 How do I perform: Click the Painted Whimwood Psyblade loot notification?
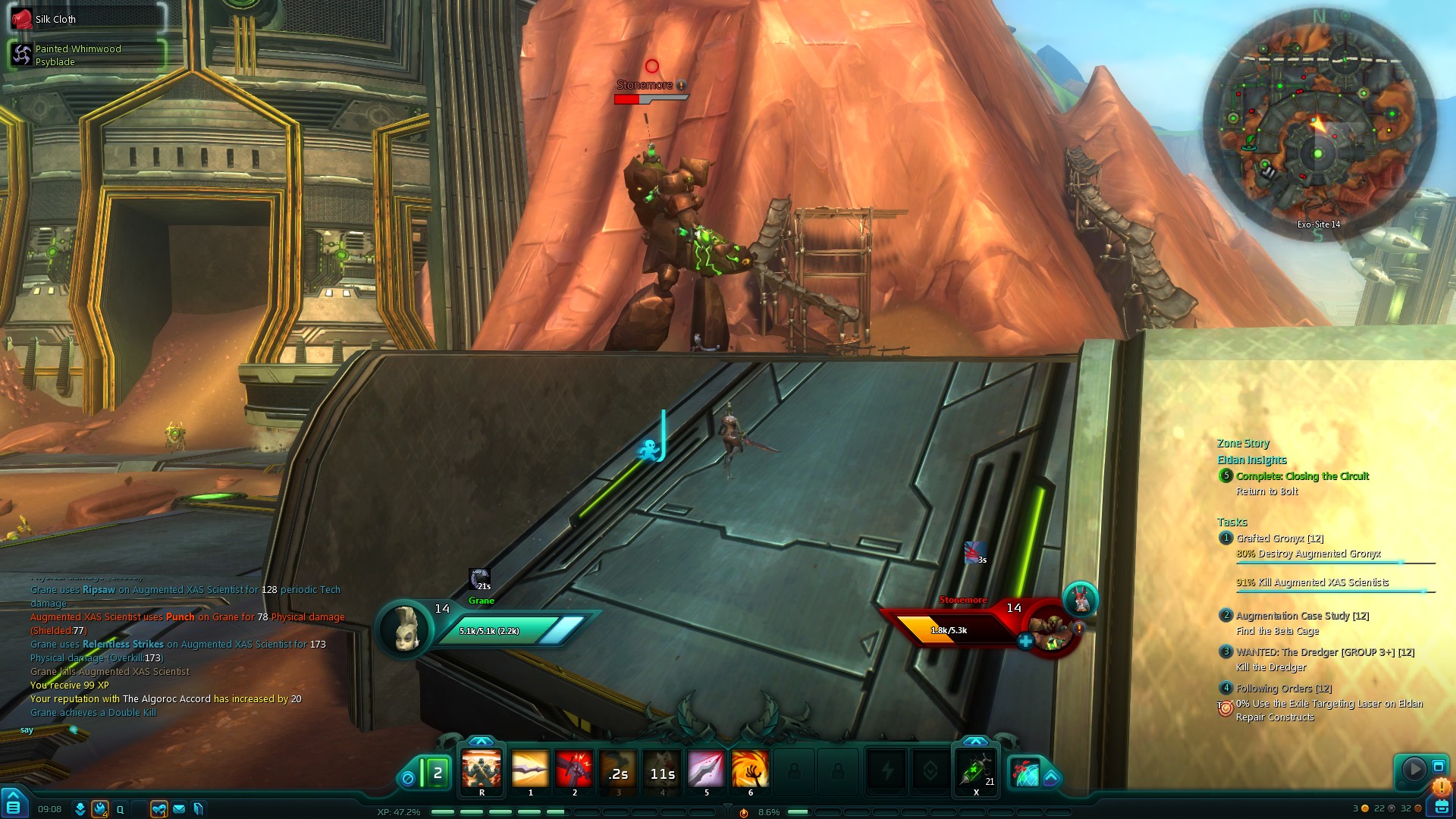(x=87, y=55)
